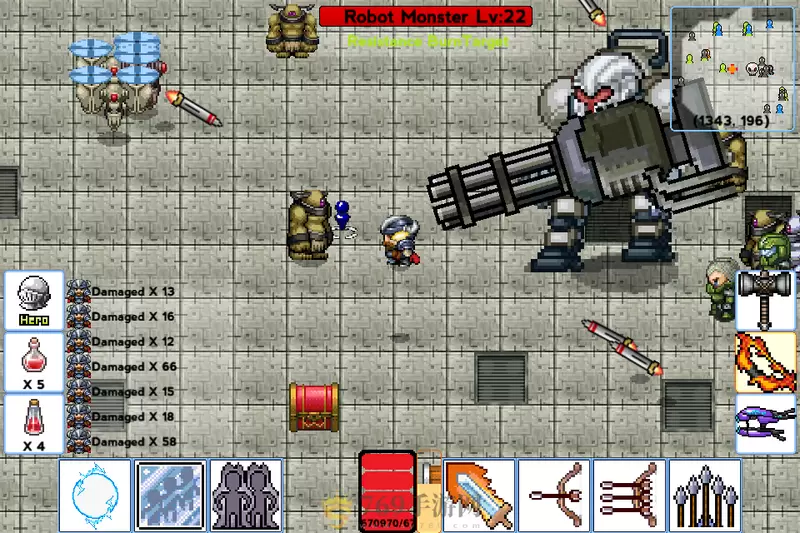Viewport: 800px width, 533px height.
Task: Equip the war hammer weapon
Action: pos(767,299)
